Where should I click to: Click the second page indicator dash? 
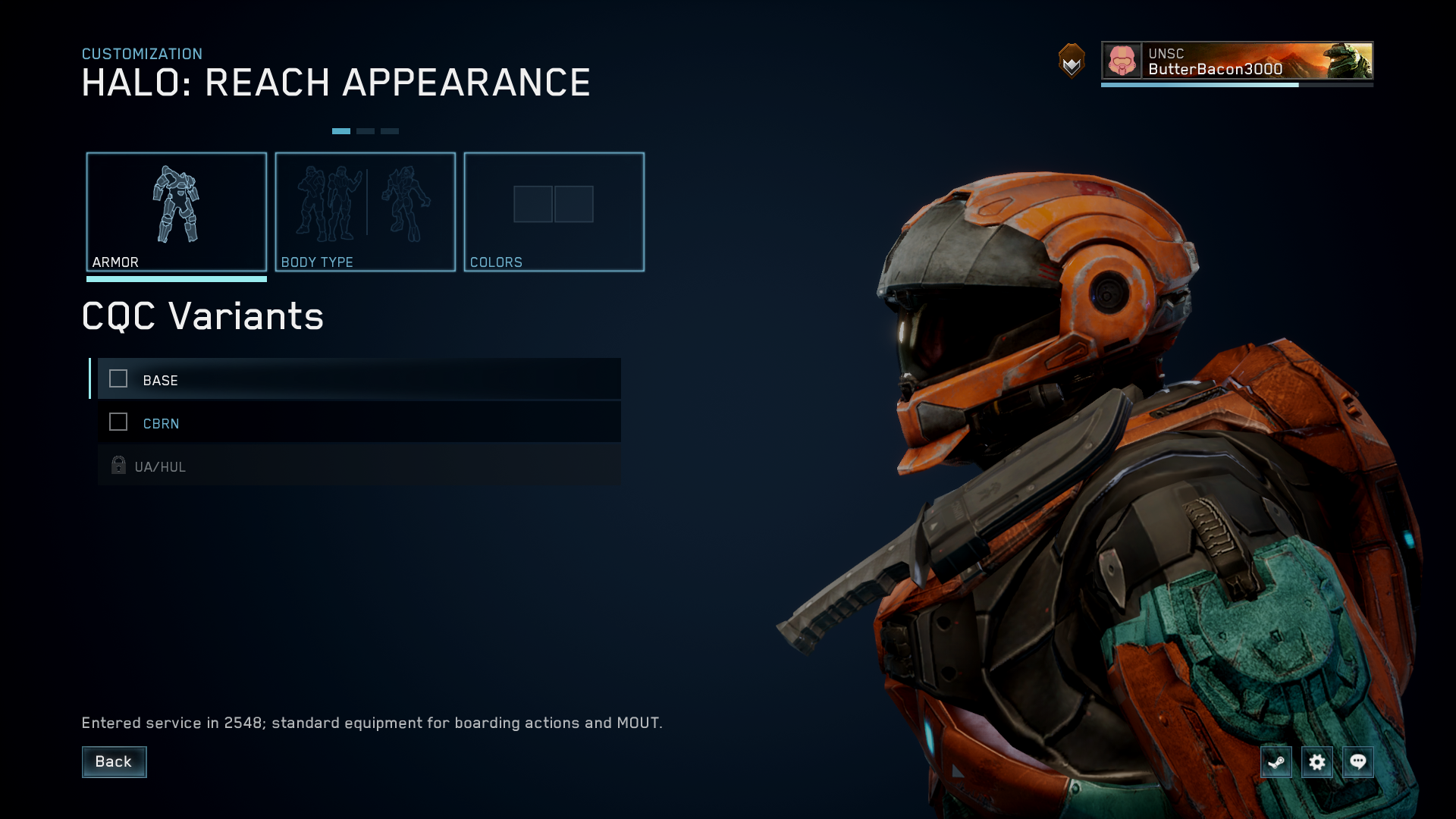pyautogui.click(x=367, y=130)
